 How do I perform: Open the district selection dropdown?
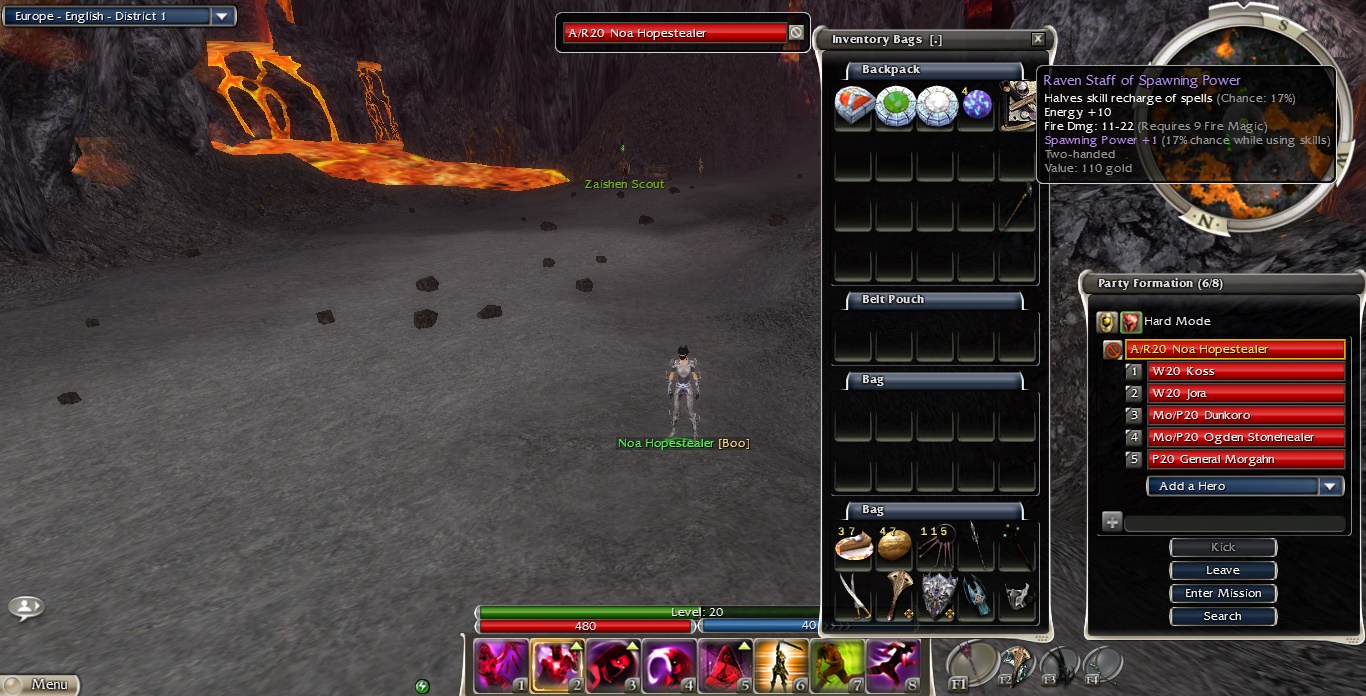[222, 16]
